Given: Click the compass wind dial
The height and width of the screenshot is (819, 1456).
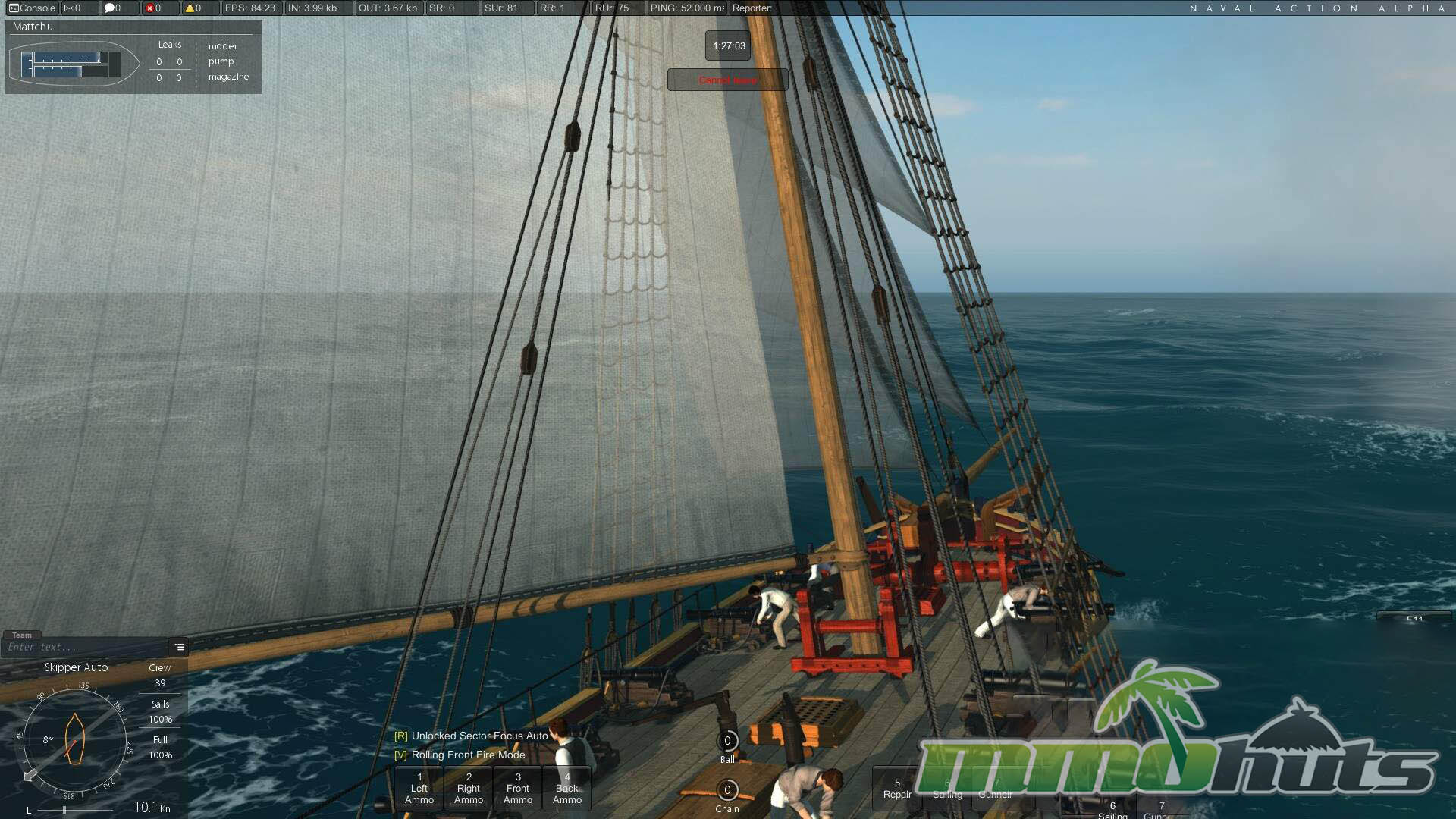Looking at the screenshot, I should point(74,739).
